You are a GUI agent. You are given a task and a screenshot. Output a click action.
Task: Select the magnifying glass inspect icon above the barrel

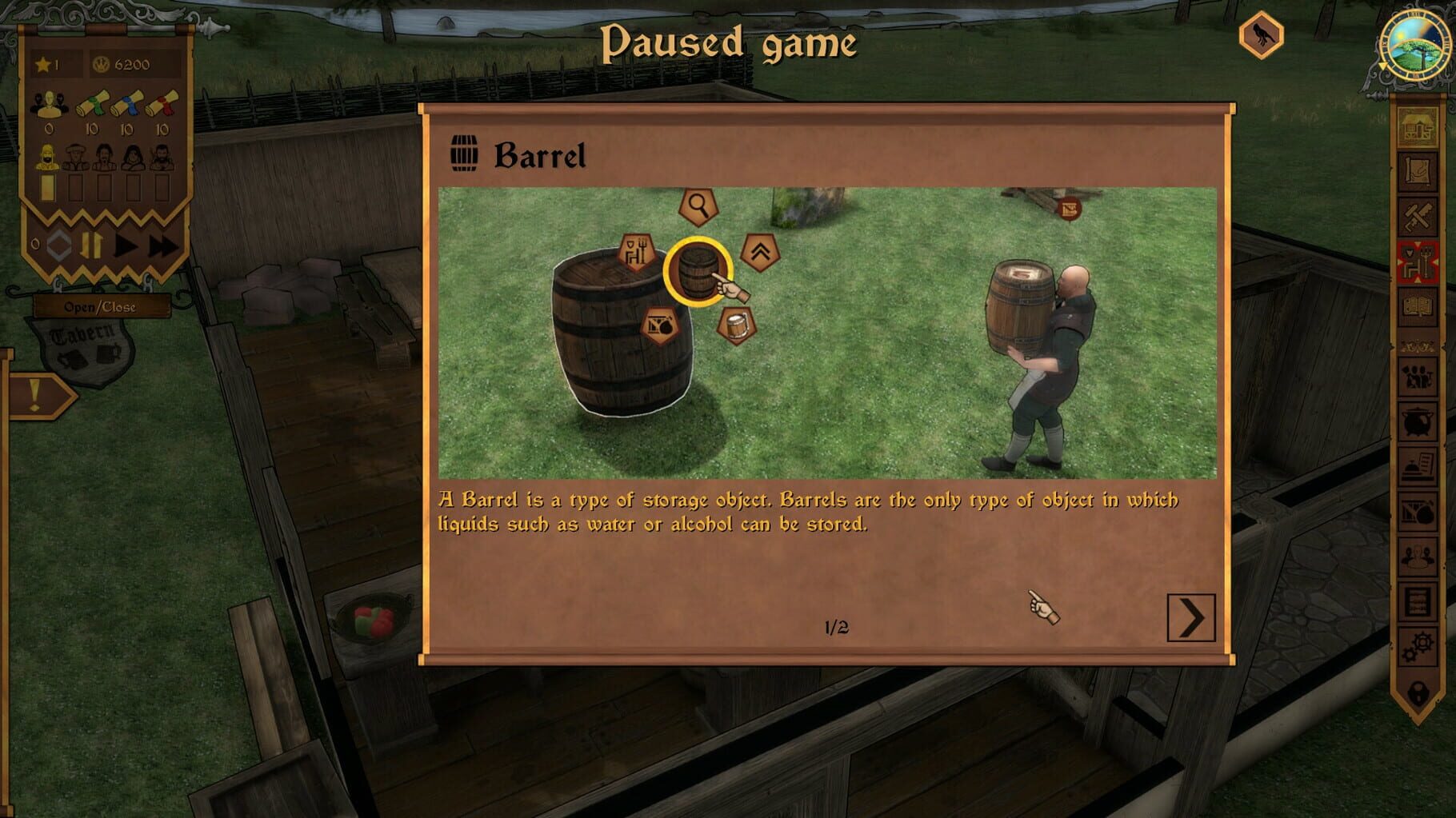[698, 206]
